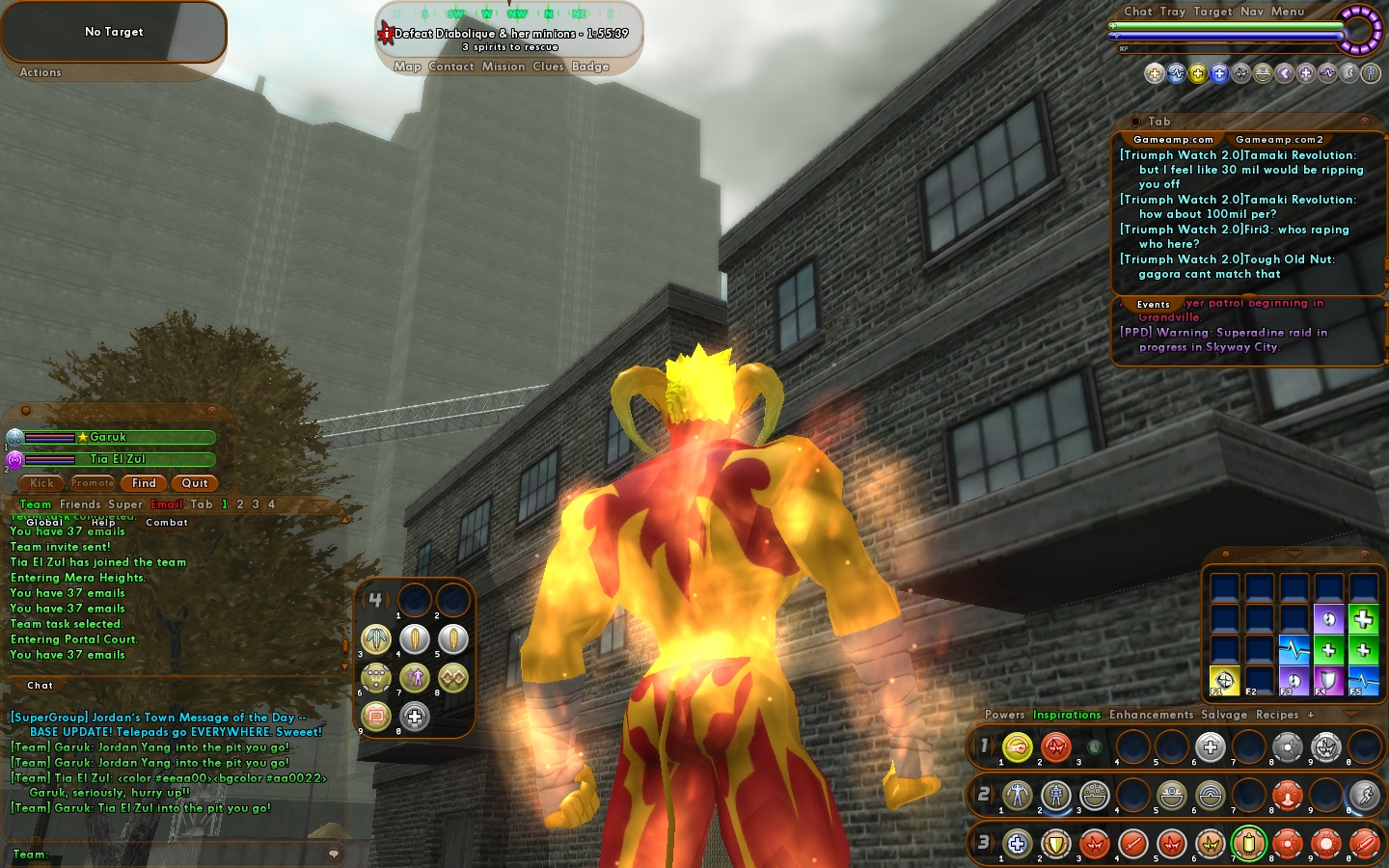The width and height of the screenshot is (1389, 868).
Task: Click the Find team button
Action: click(144, 483)
